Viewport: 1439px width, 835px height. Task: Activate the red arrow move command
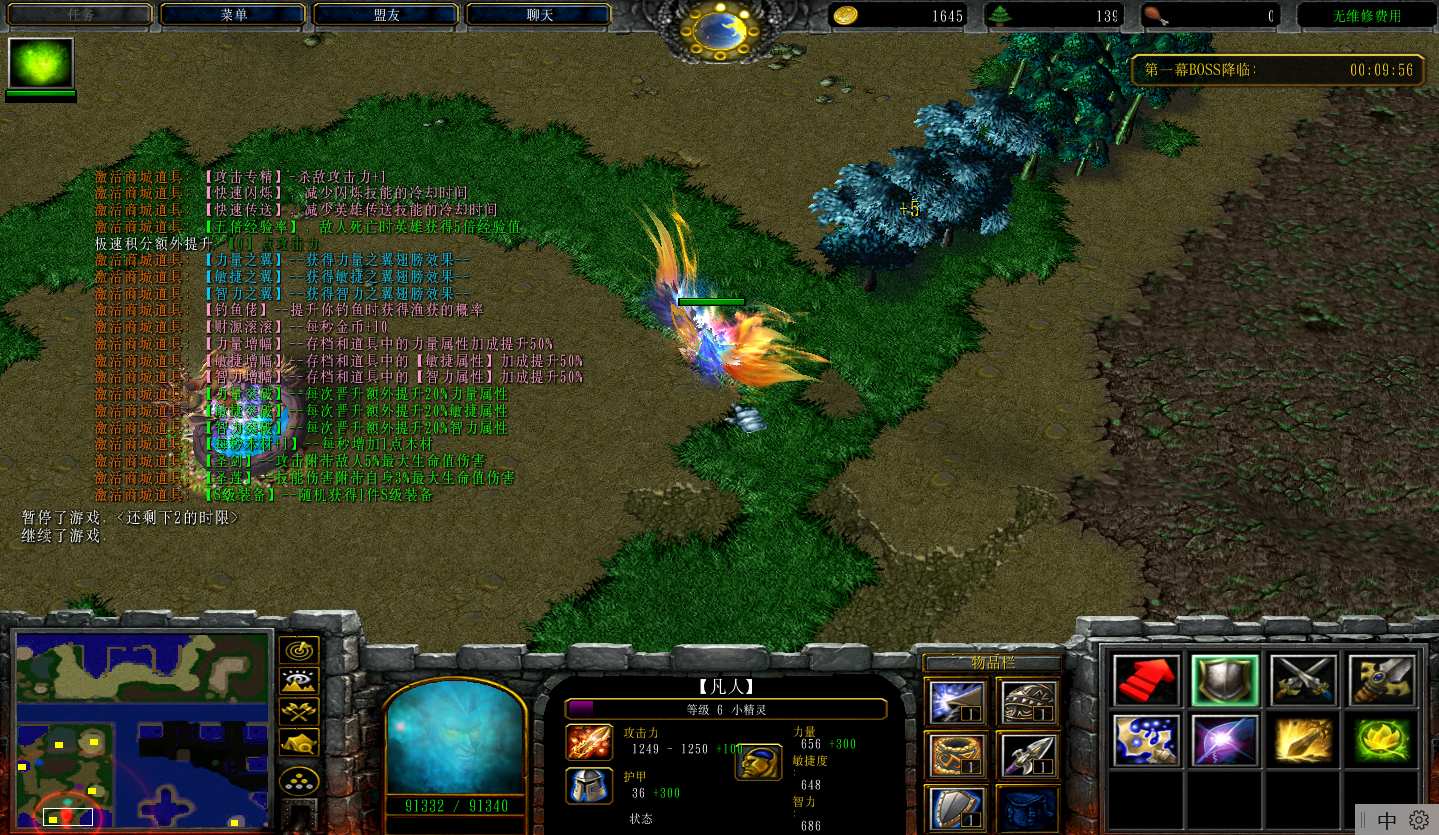point(1146,680)
